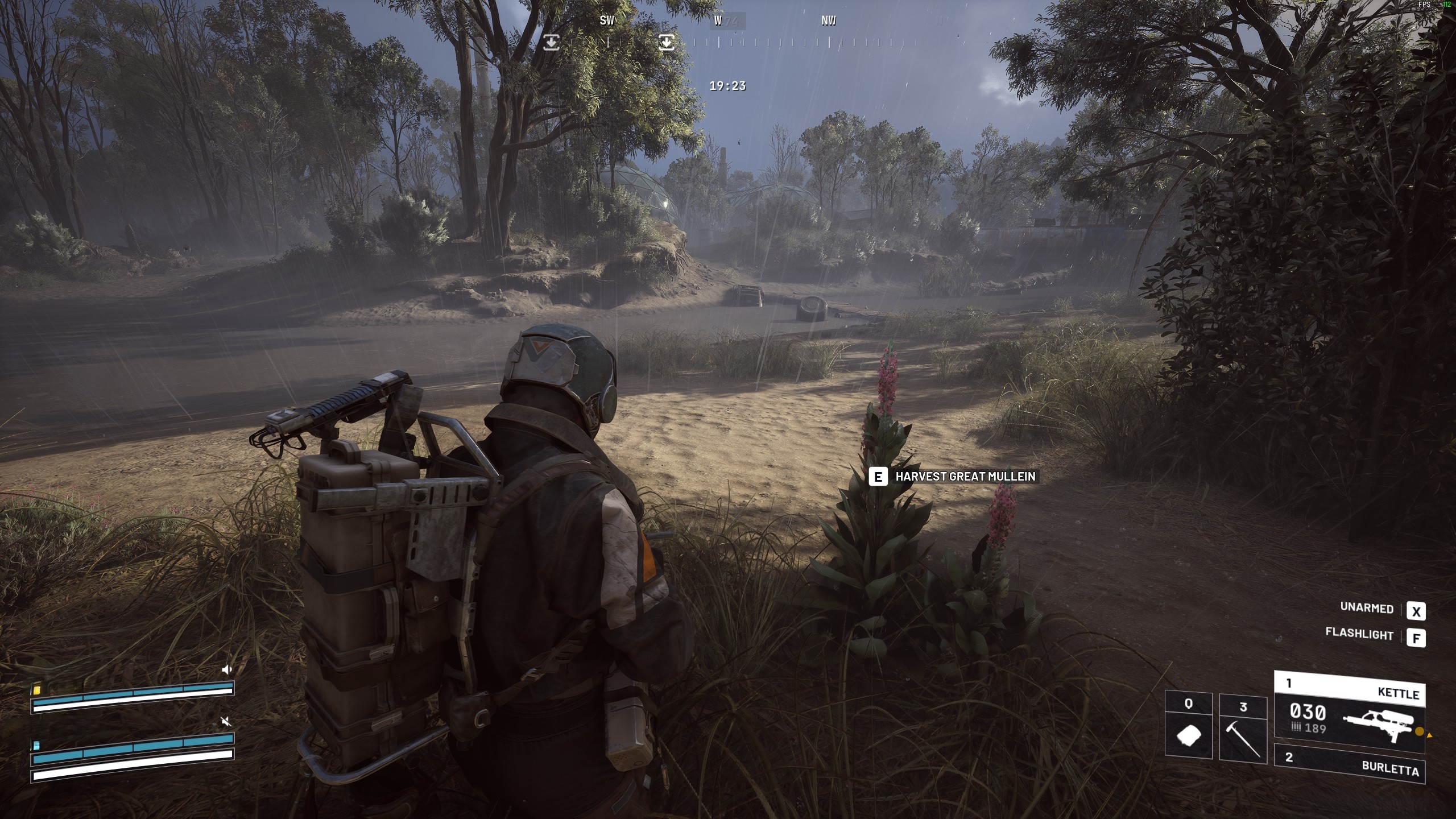Viewport: 1456px width, 819px height.
Task: Switch to the Burletta weapon slot
Action: (x=1349, y=763)
